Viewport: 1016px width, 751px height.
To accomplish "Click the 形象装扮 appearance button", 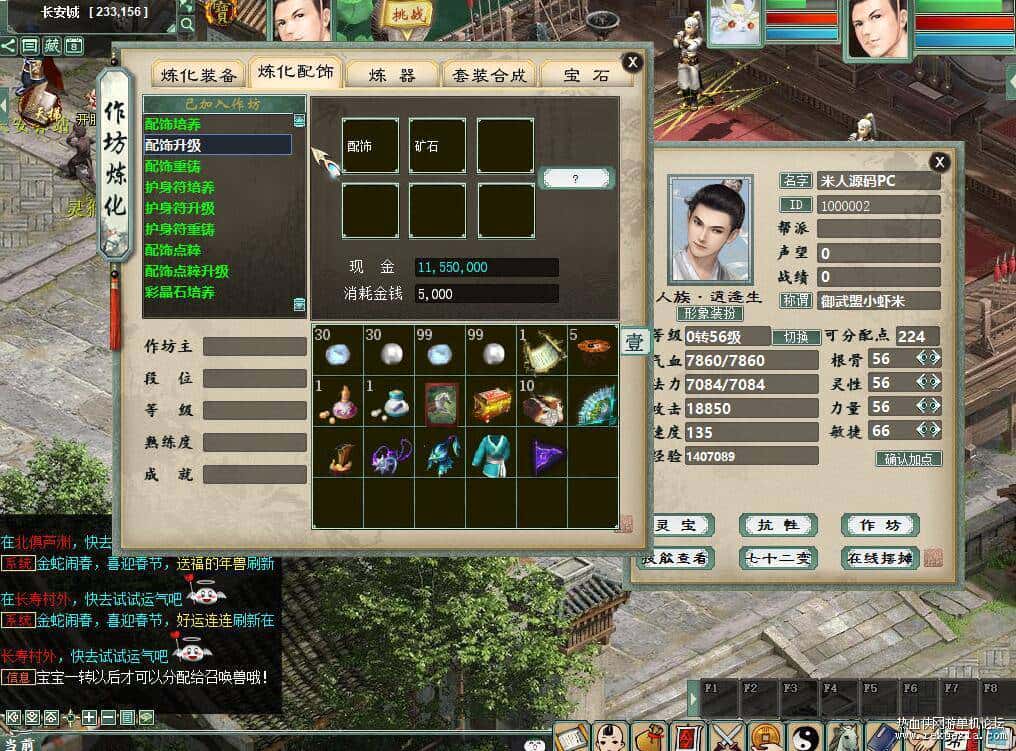I will [710, 313].
